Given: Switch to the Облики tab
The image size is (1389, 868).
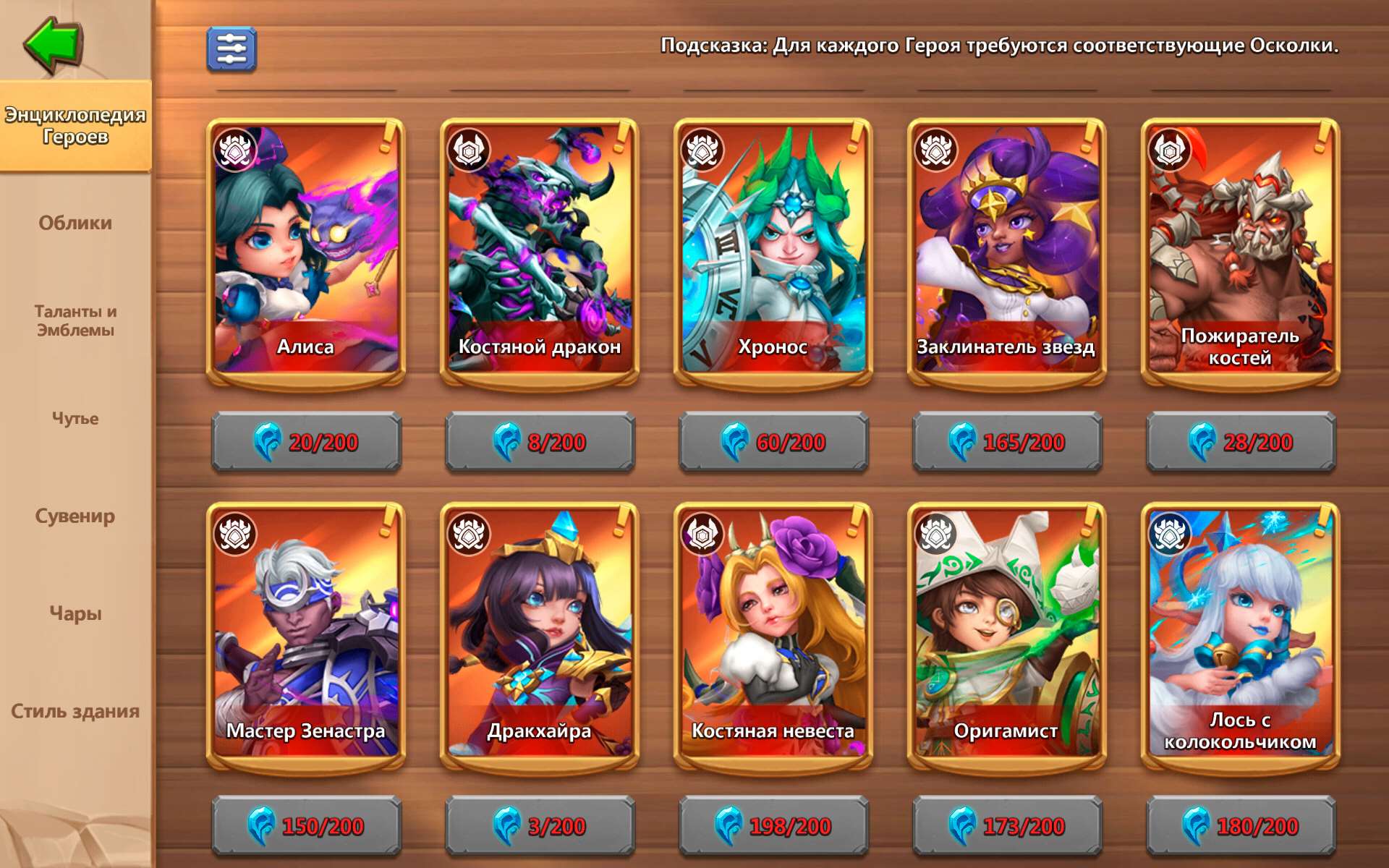Looking at the screenshot, I should click(x=75, y=224).
